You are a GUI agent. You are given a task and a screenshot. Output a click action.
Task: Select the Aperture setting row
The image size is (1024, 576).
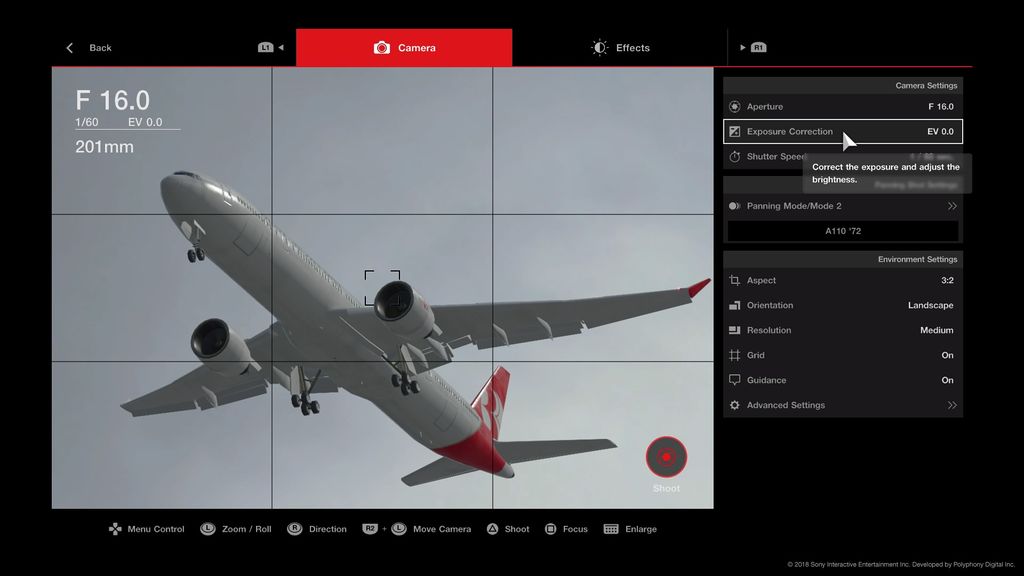point(842,107)
